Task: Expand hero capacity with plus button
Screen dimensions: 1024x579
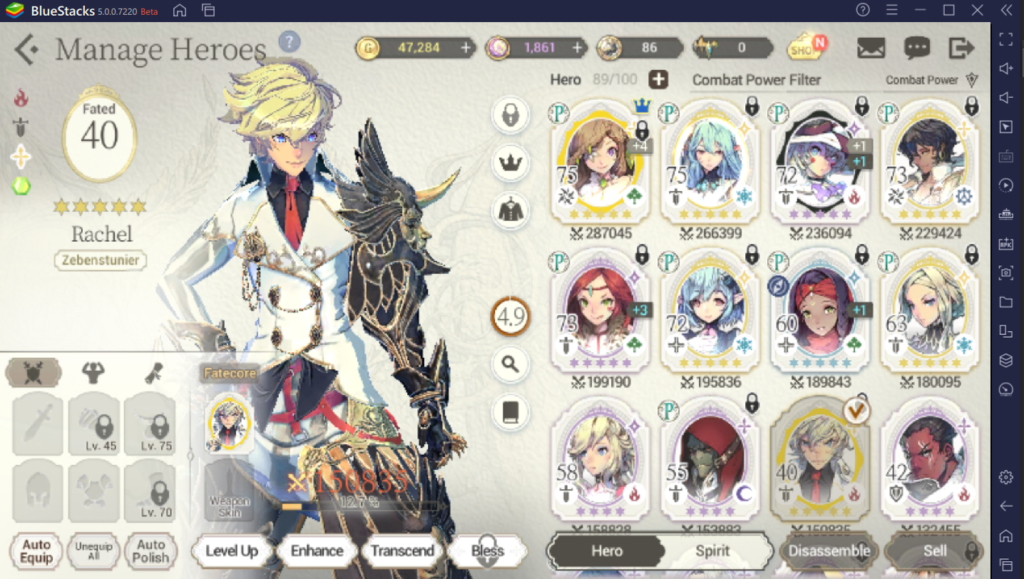Action: (658, 80)
